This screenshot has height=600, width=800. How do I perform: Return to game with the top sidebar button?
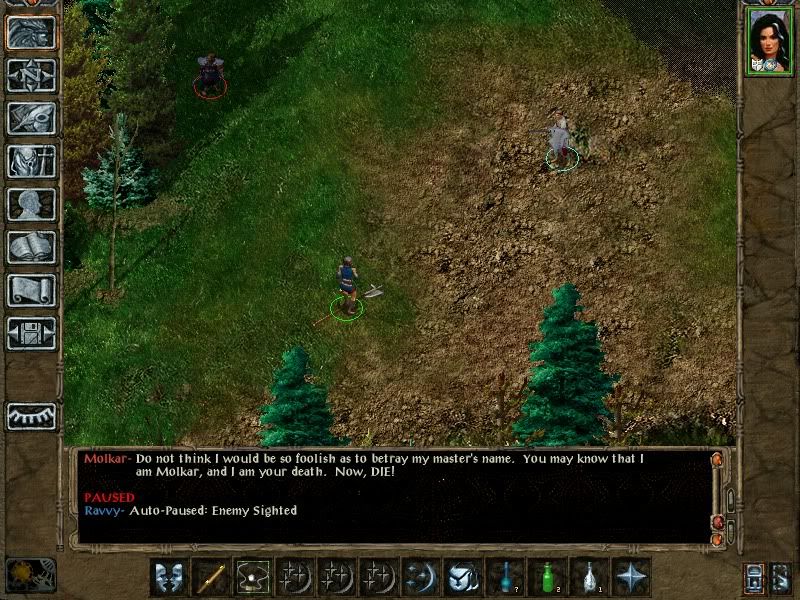point(31,33)
